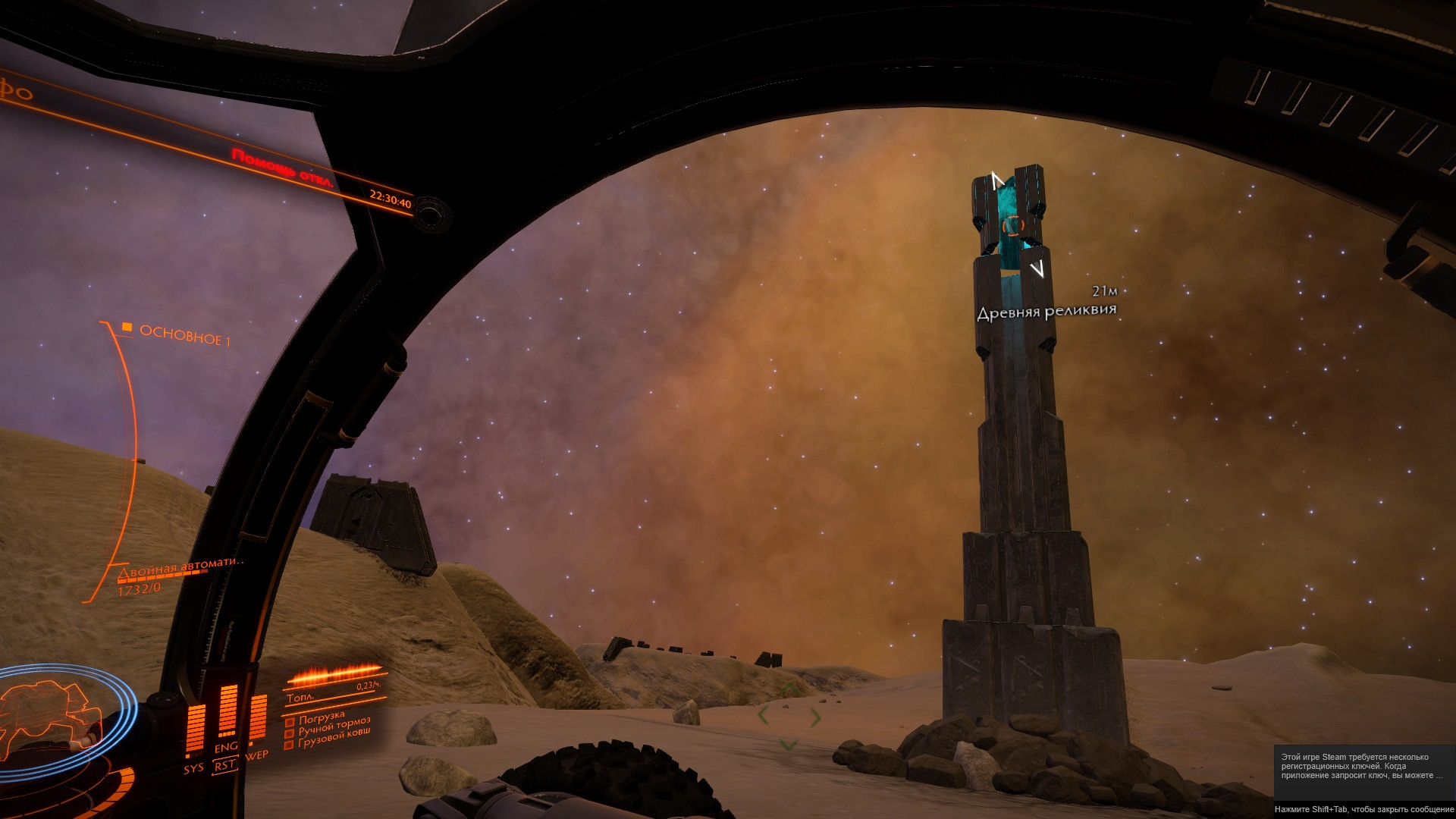Select the Древняя реликвия target label
Image resolution: width=1456 pixels, height=819 pixels.
coord(1046,311)
